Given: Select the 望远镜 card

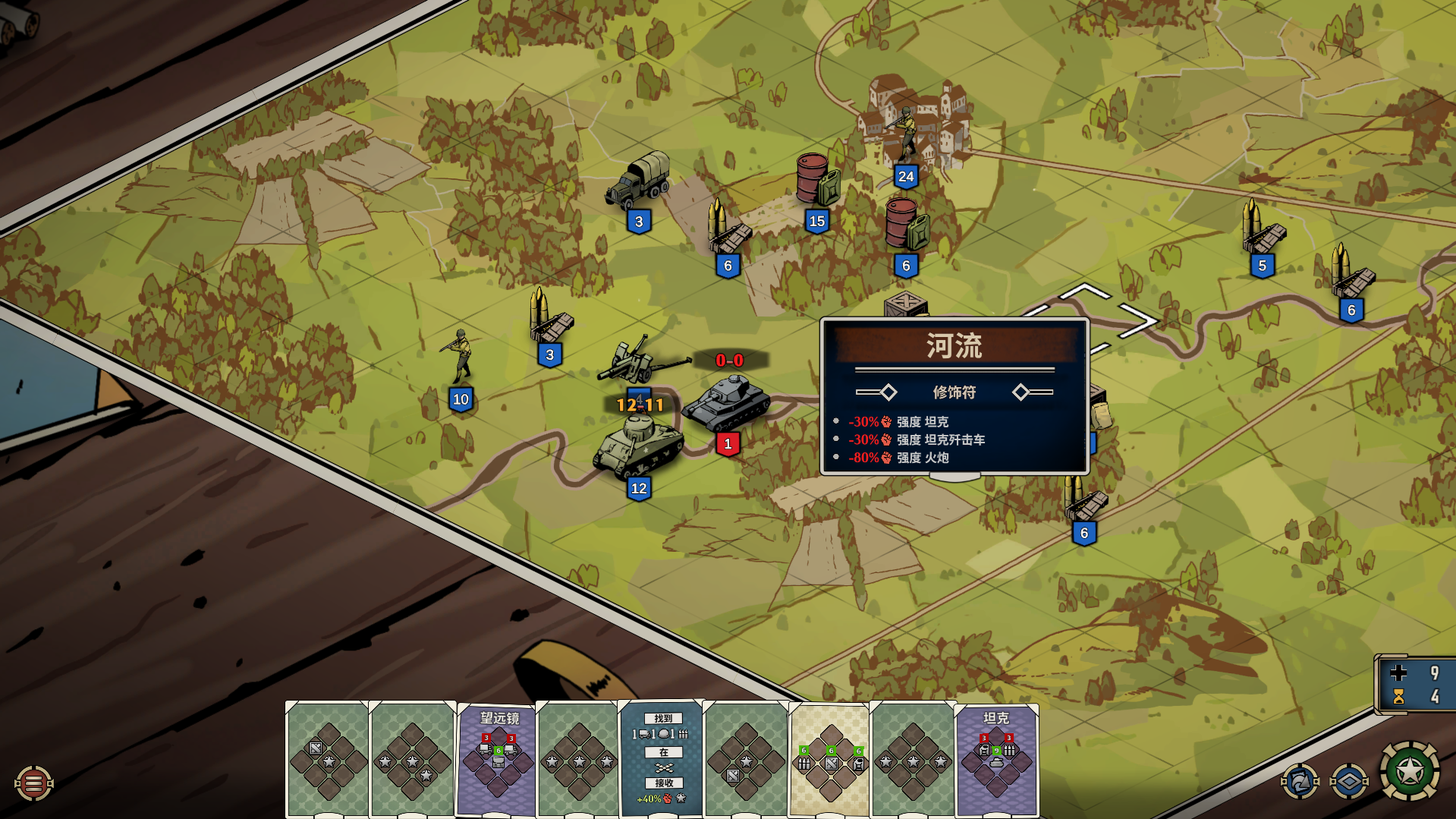Looking at the screenshot, I should click(498, 758).
